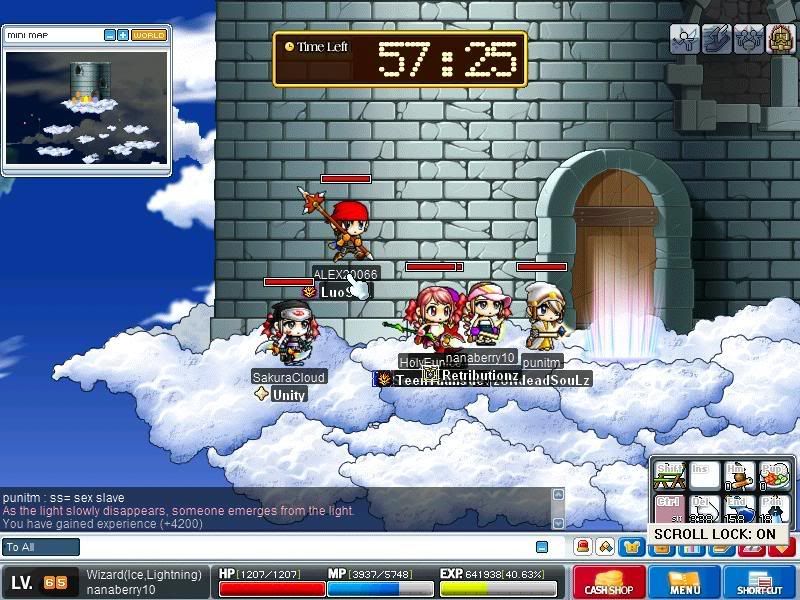Image resolution: width=800 pixels, height=600 pixels.
Task: Open the World map from the mini map
Action: click(x=148, y=35)
